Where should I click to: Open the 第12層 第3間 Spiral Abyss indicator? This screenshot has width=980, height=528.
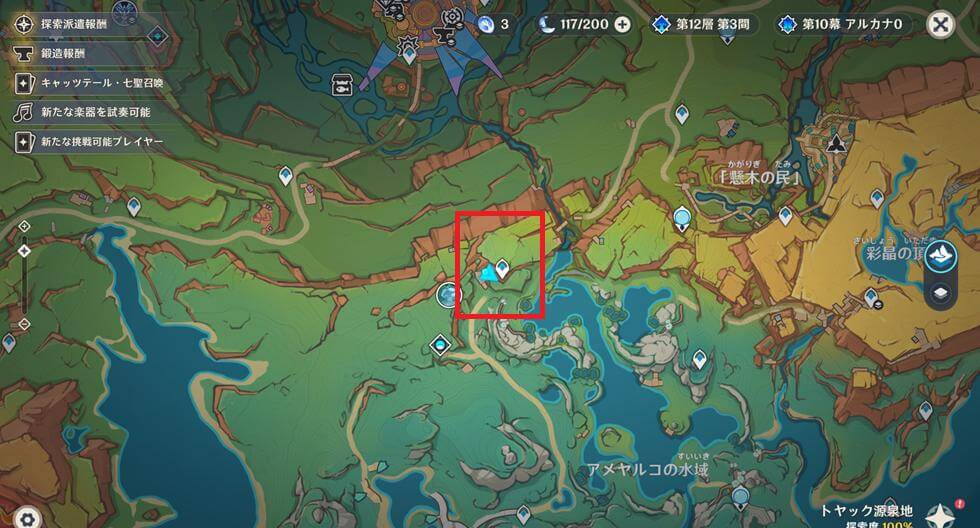(x=706, y=24)
